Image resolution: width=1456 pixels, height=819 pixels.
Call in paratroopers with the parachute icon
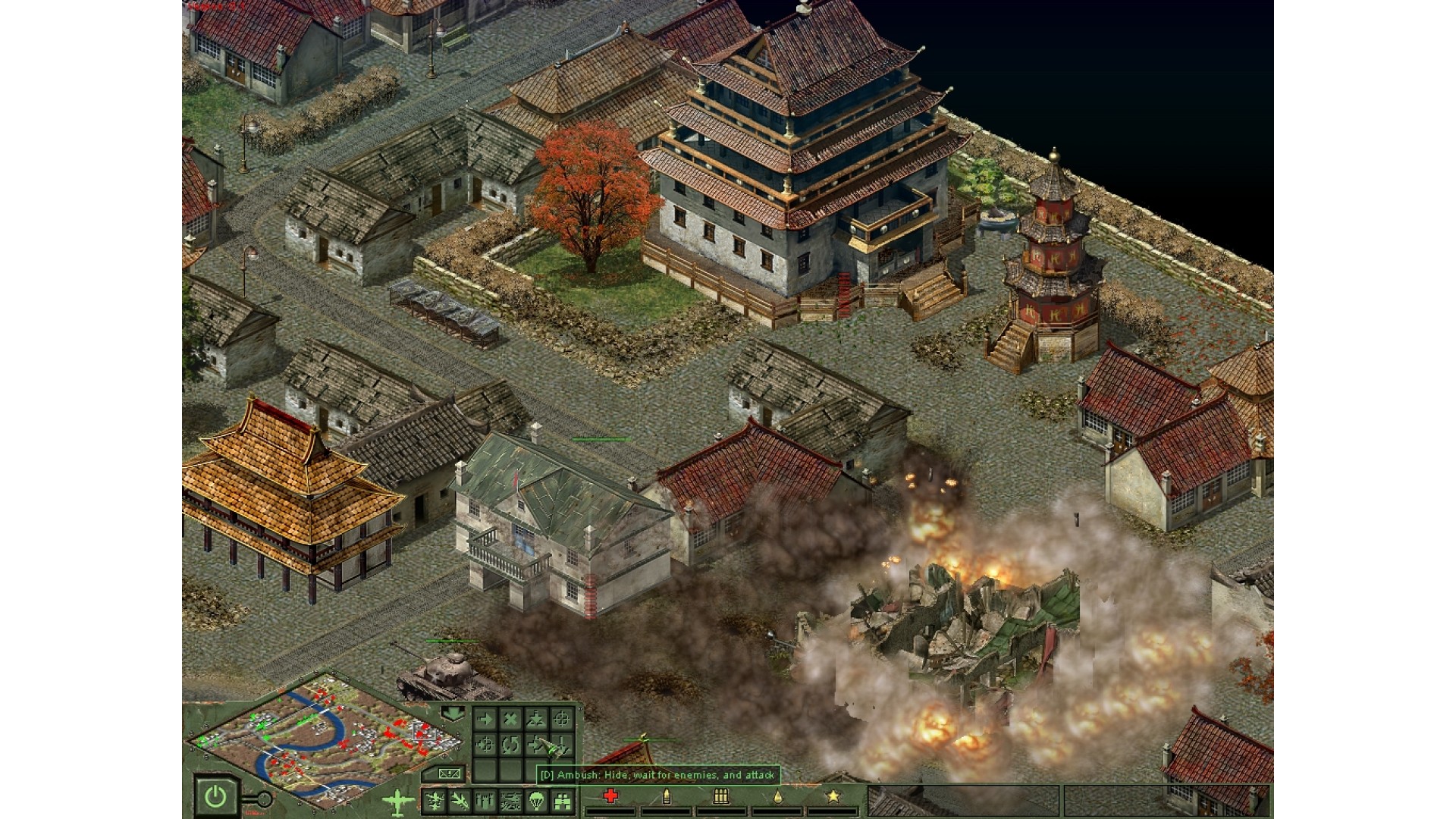click(537, 801)
